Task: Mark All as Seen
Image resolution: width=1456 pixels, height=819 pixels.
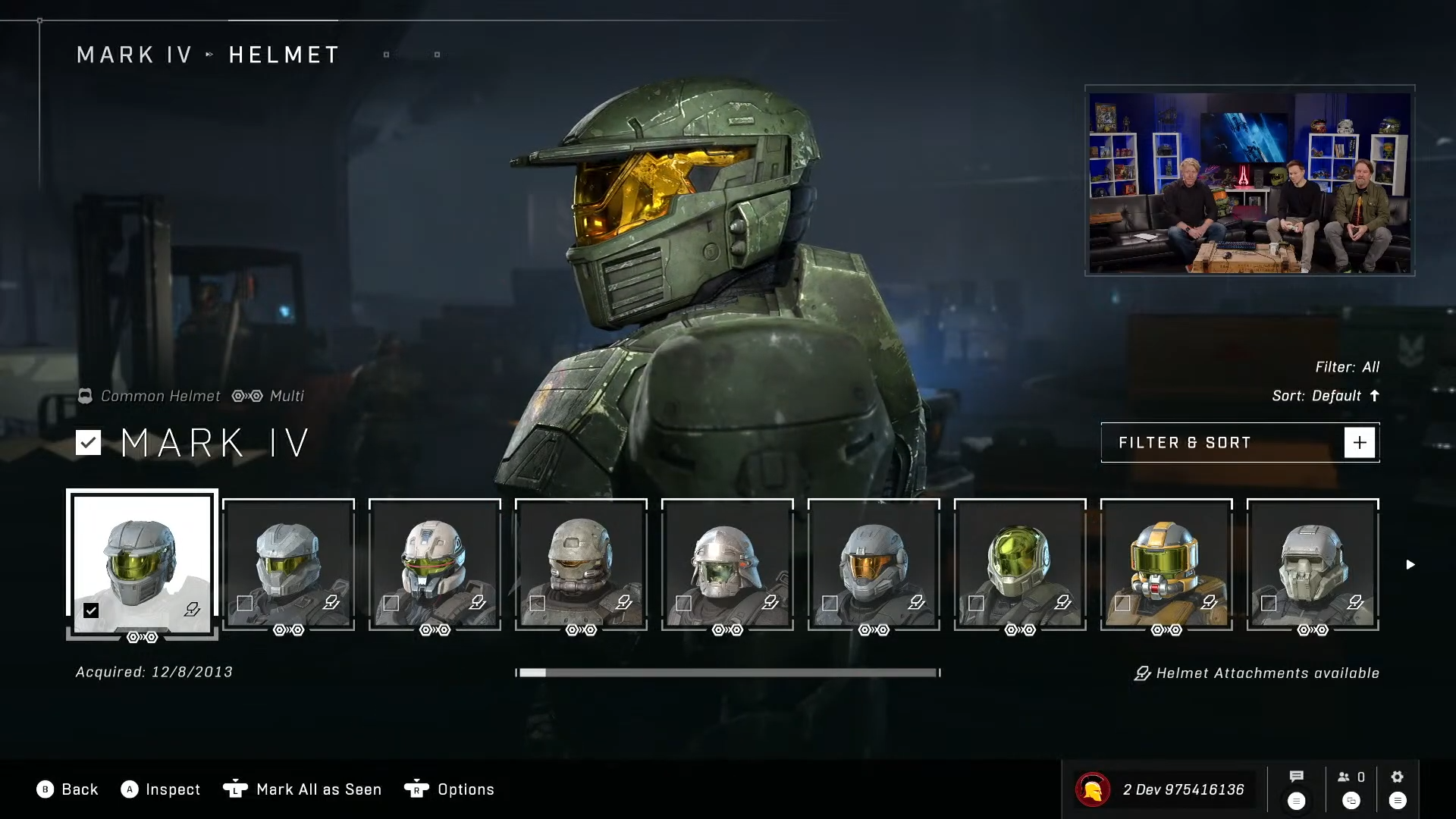Action: (303, 789)
